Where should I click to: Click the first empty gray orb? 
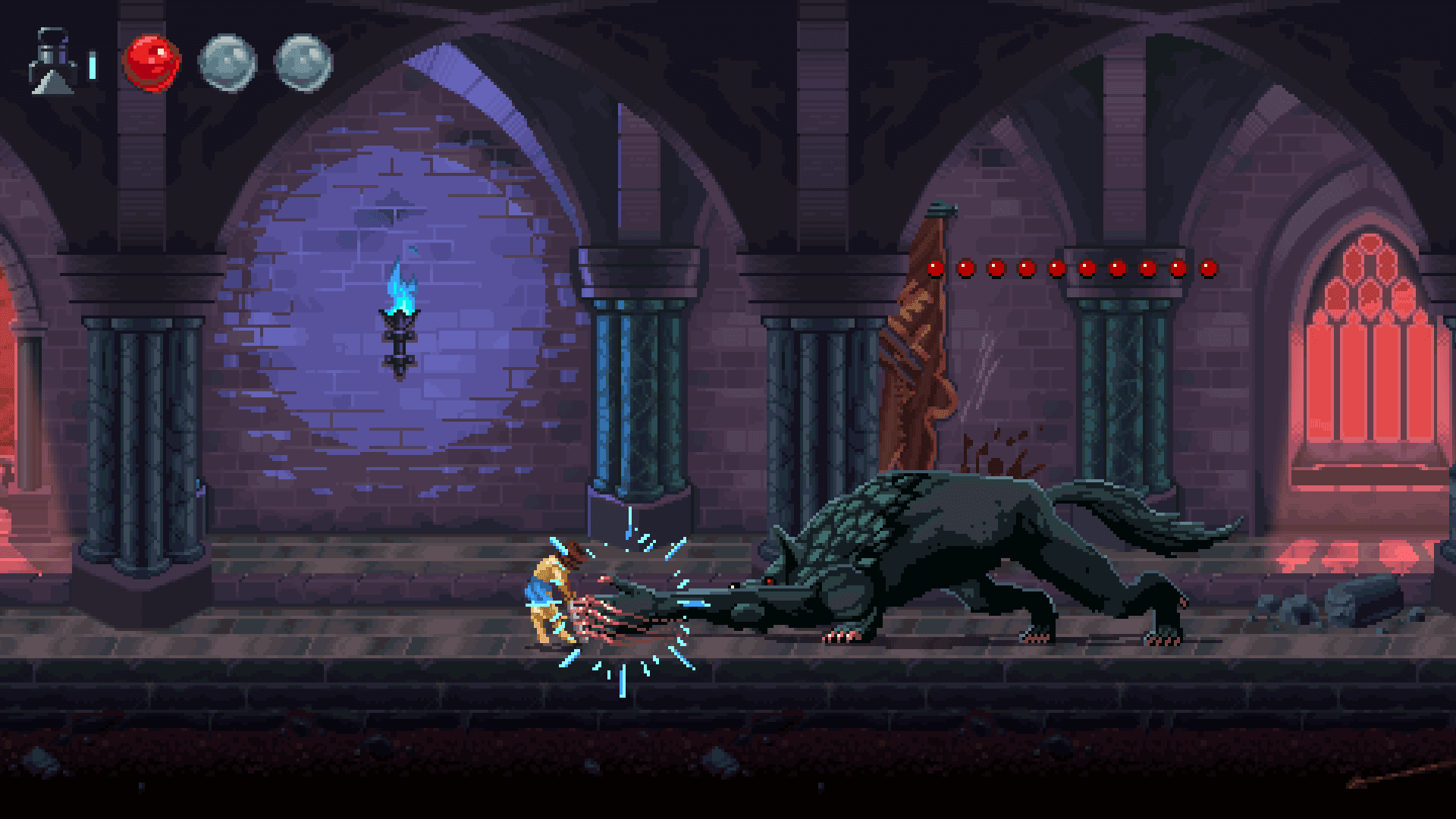pyautogui.click(x=227, y=64)
